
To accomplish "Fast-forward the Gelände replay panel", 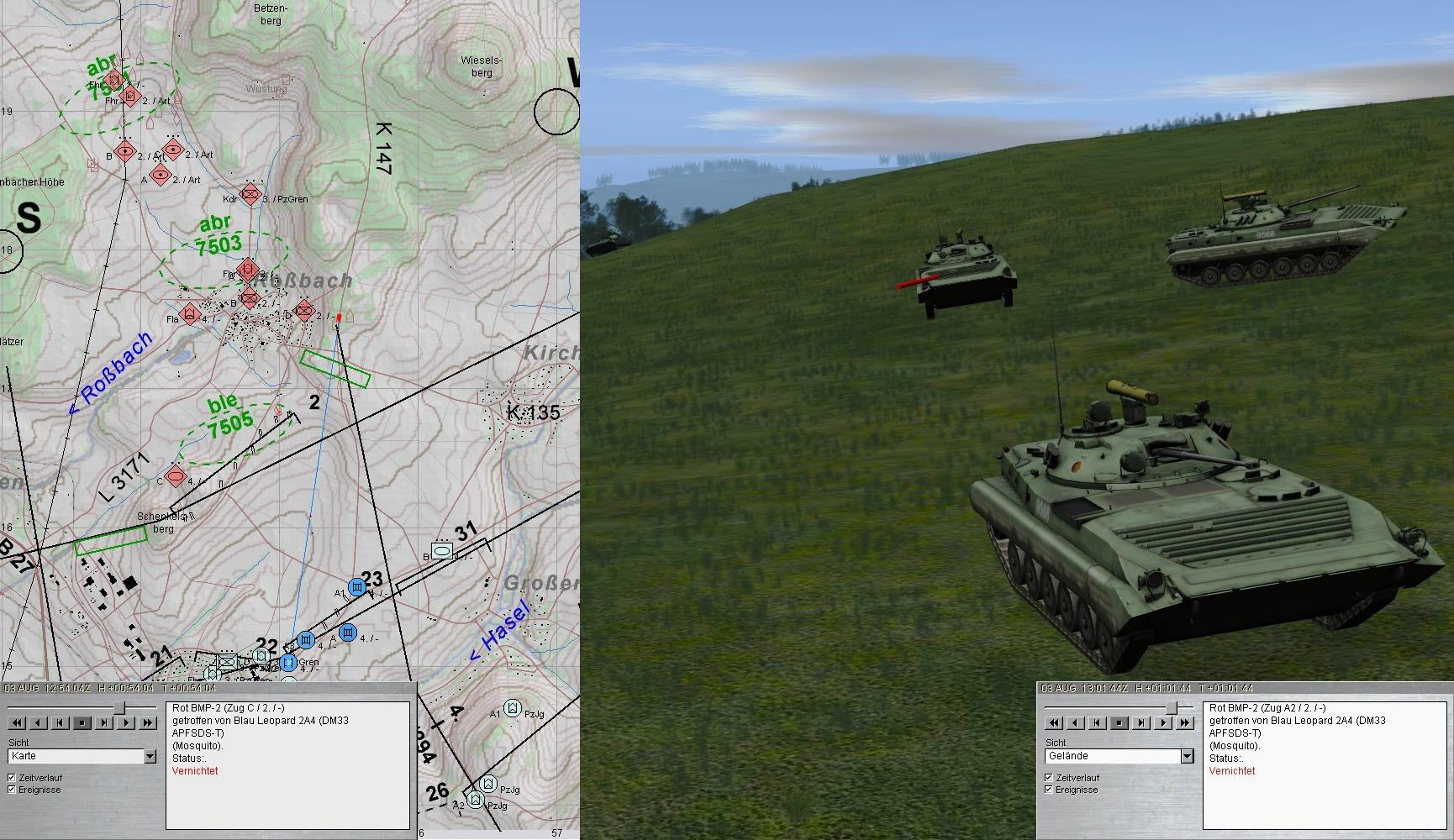I will [1185, 722].
